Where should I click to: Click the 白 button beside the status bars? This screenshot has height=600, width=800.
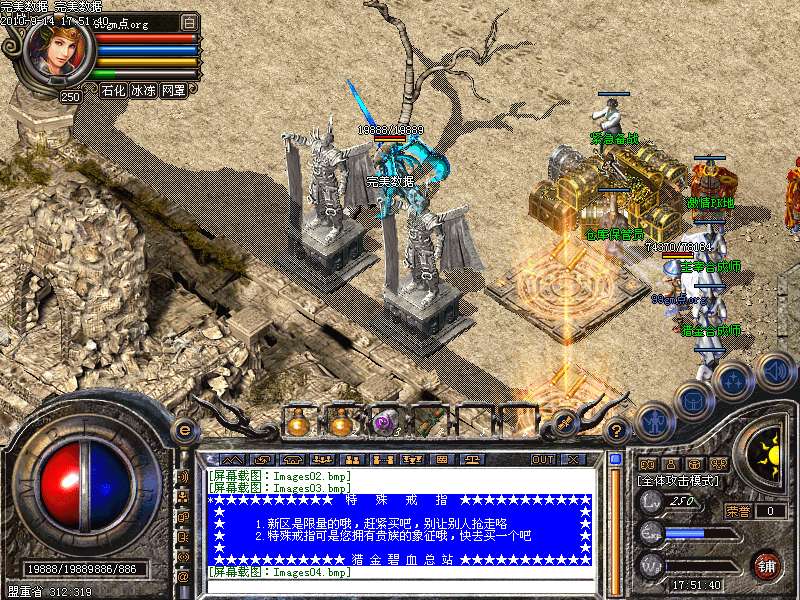190,21
